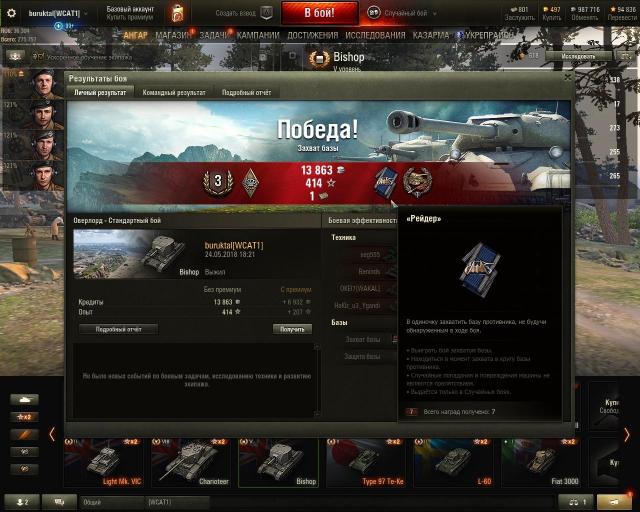Open the «КАЗАРМА» barracks menu
The image size is (640, 512).
[x=431, y=34]
